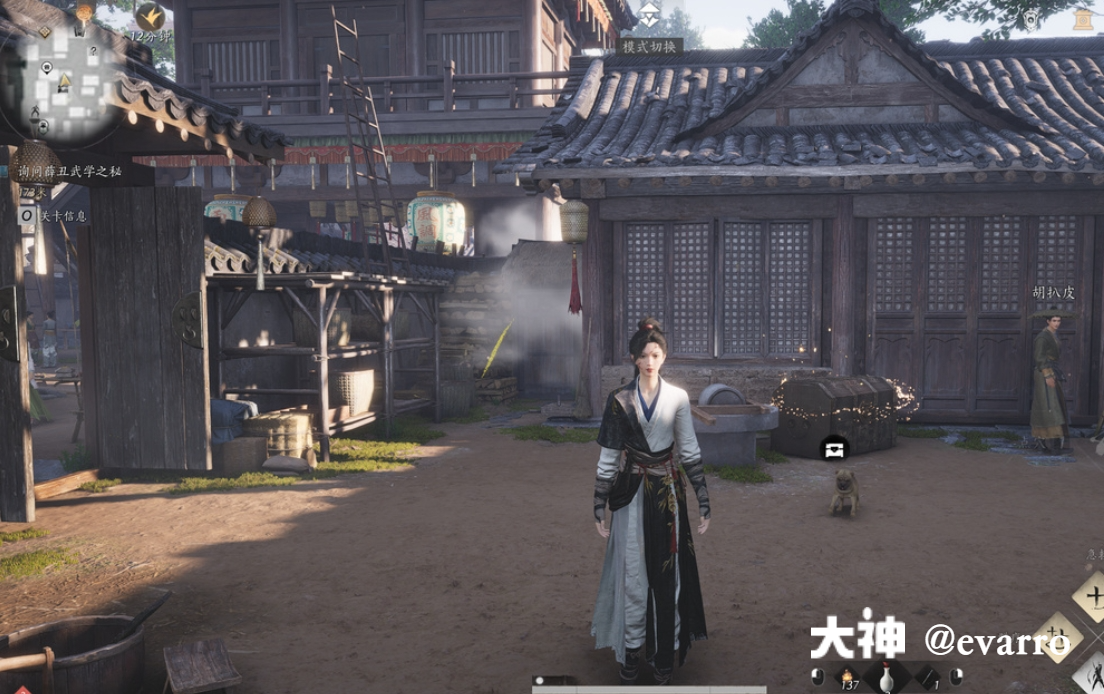Click the golden bird timer icon
Viewport: 1104px width, 694px height.
tap(150, 15)
